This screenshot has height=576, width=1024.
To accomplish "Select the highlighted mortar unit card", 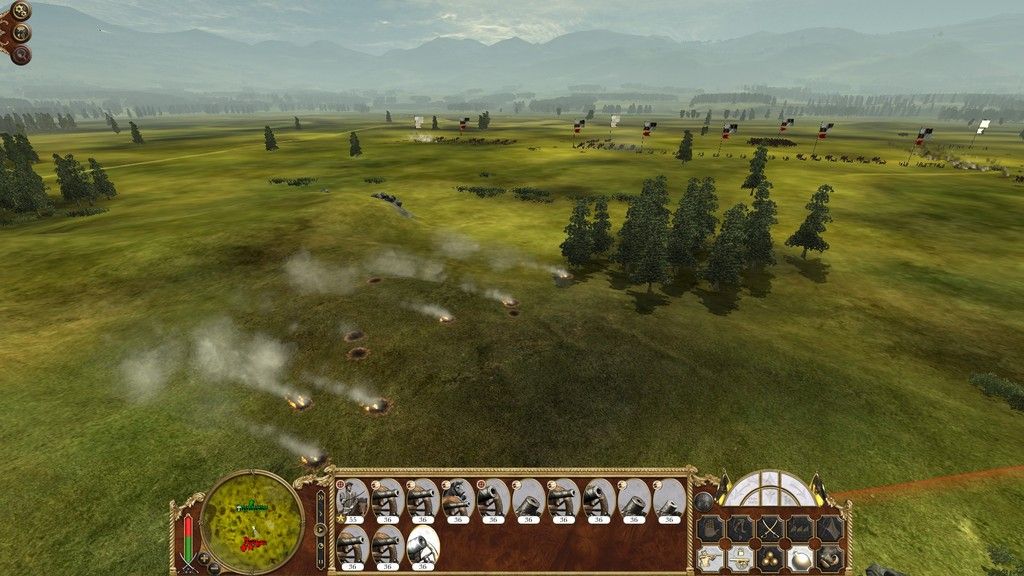I will pyautogui.click(x=421, y=545).
